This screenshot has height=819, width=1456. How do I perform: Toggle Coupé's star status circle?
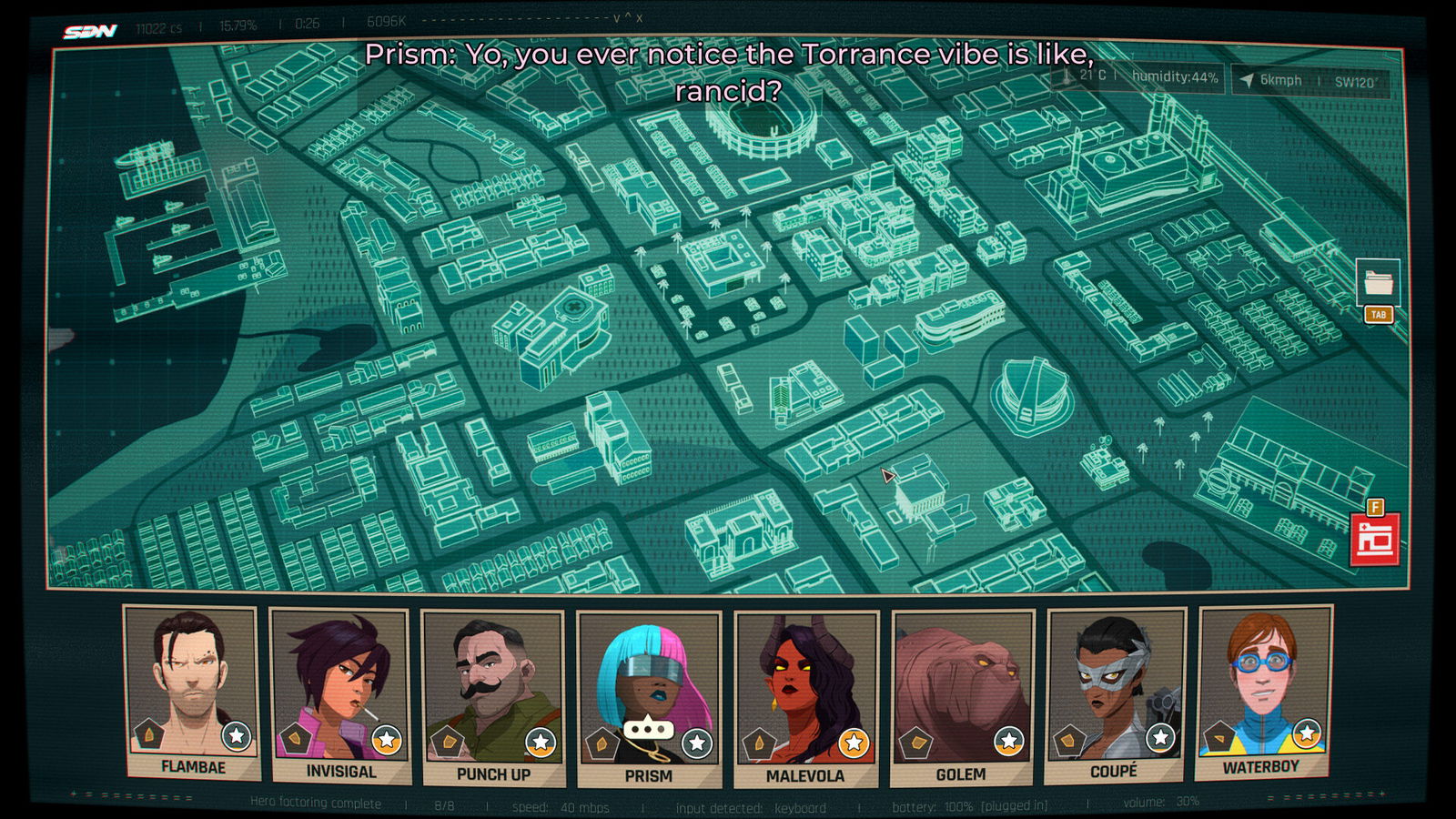pos(1161,738)
